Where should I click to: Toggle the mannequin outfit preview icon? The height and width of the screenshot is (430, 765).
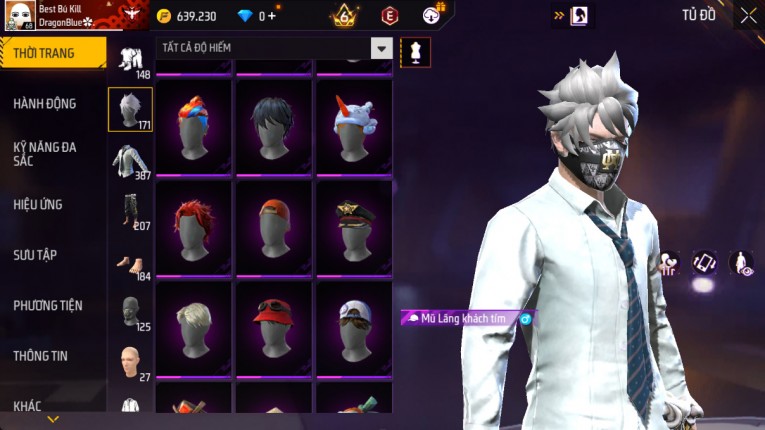[x=415, y=51]
